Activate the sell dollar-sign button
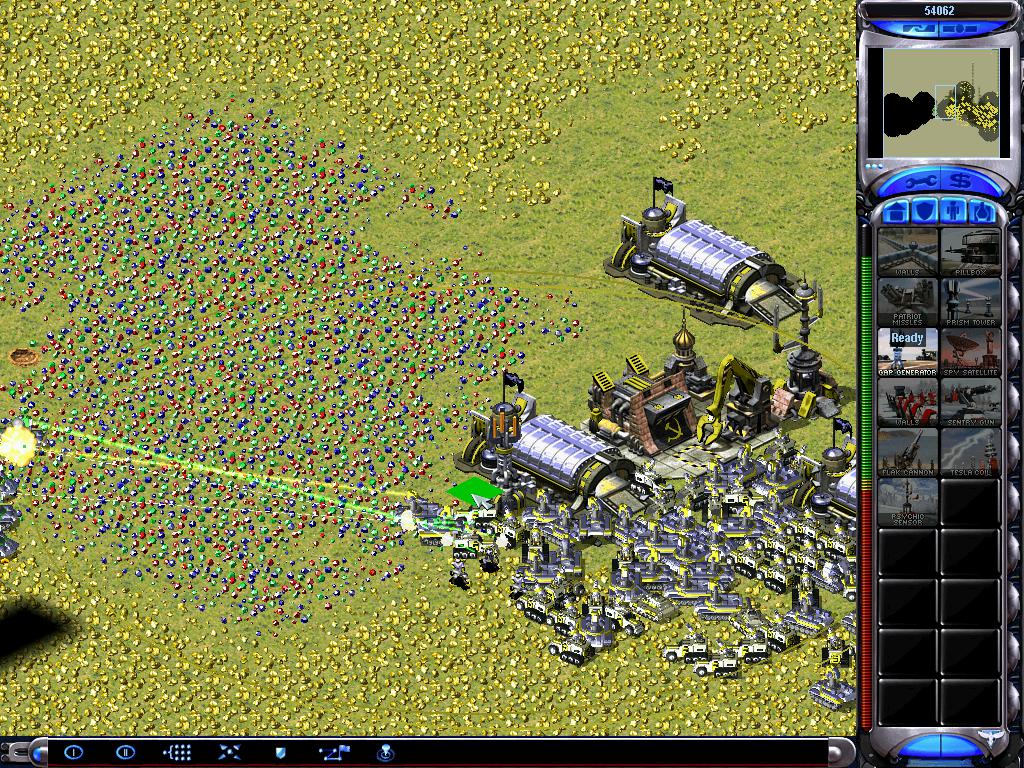This screenshot has height=768, width=1024. (961, 182)
